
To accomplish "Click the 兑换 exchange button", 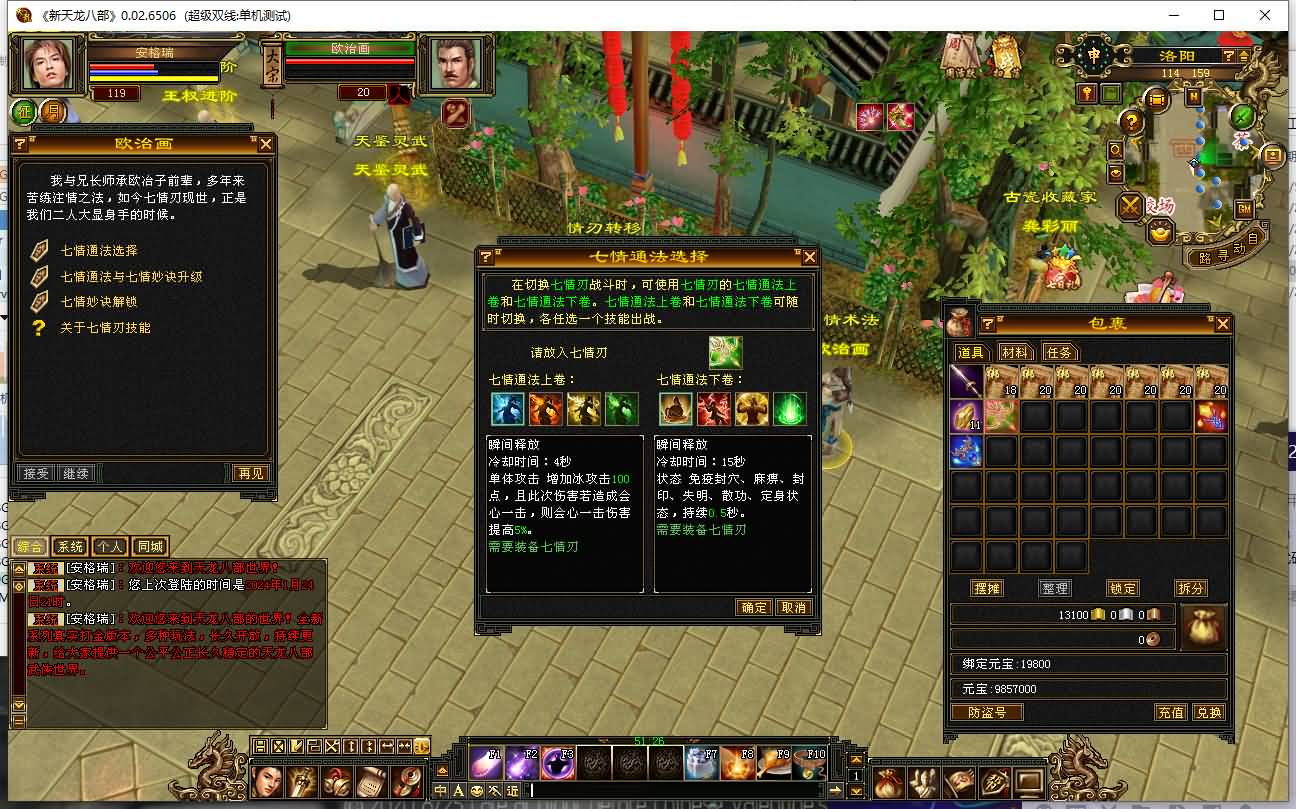I will [x=1209, y=712].
